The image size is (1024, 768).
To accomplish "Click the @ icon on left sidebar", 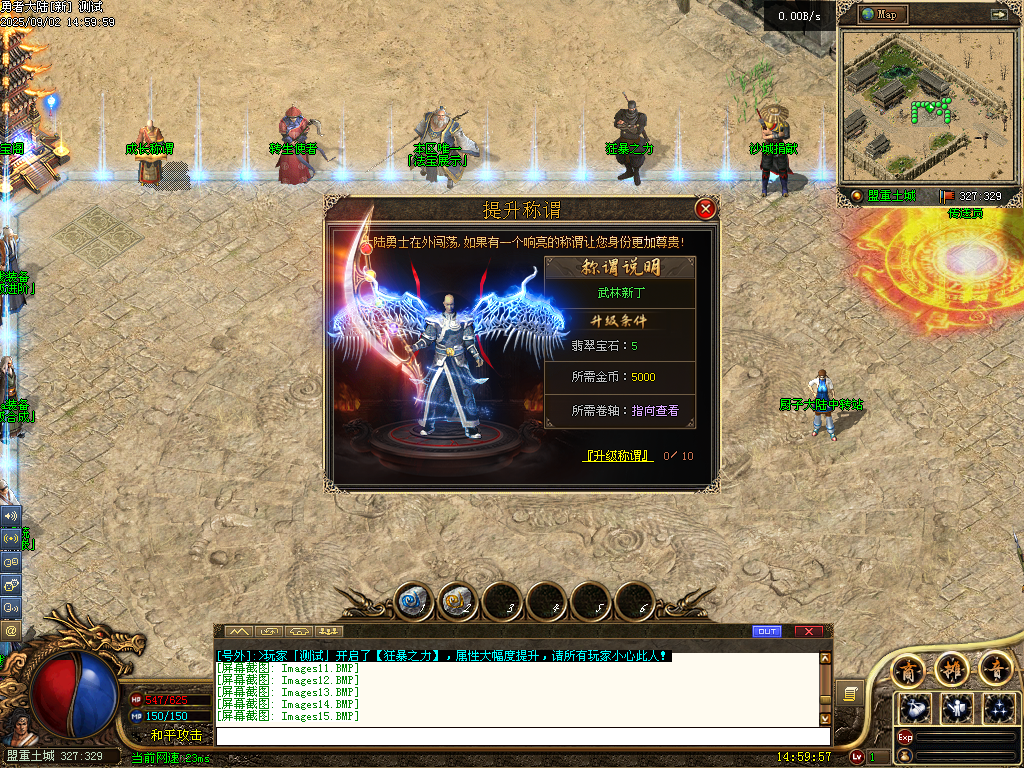I will click(11, 631).
